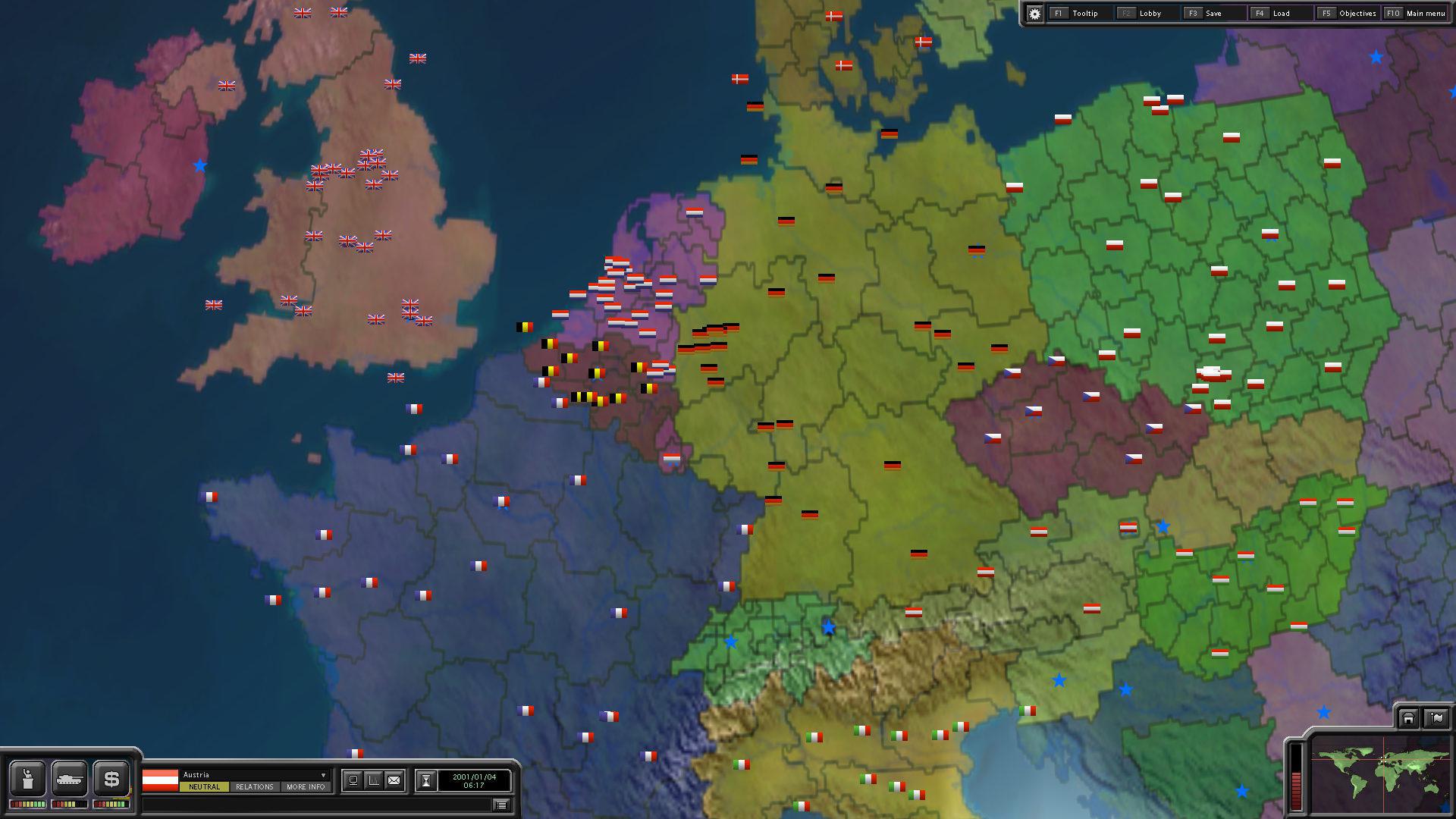
Task: Open the military sphere tank icon
Action: point(70,779)
